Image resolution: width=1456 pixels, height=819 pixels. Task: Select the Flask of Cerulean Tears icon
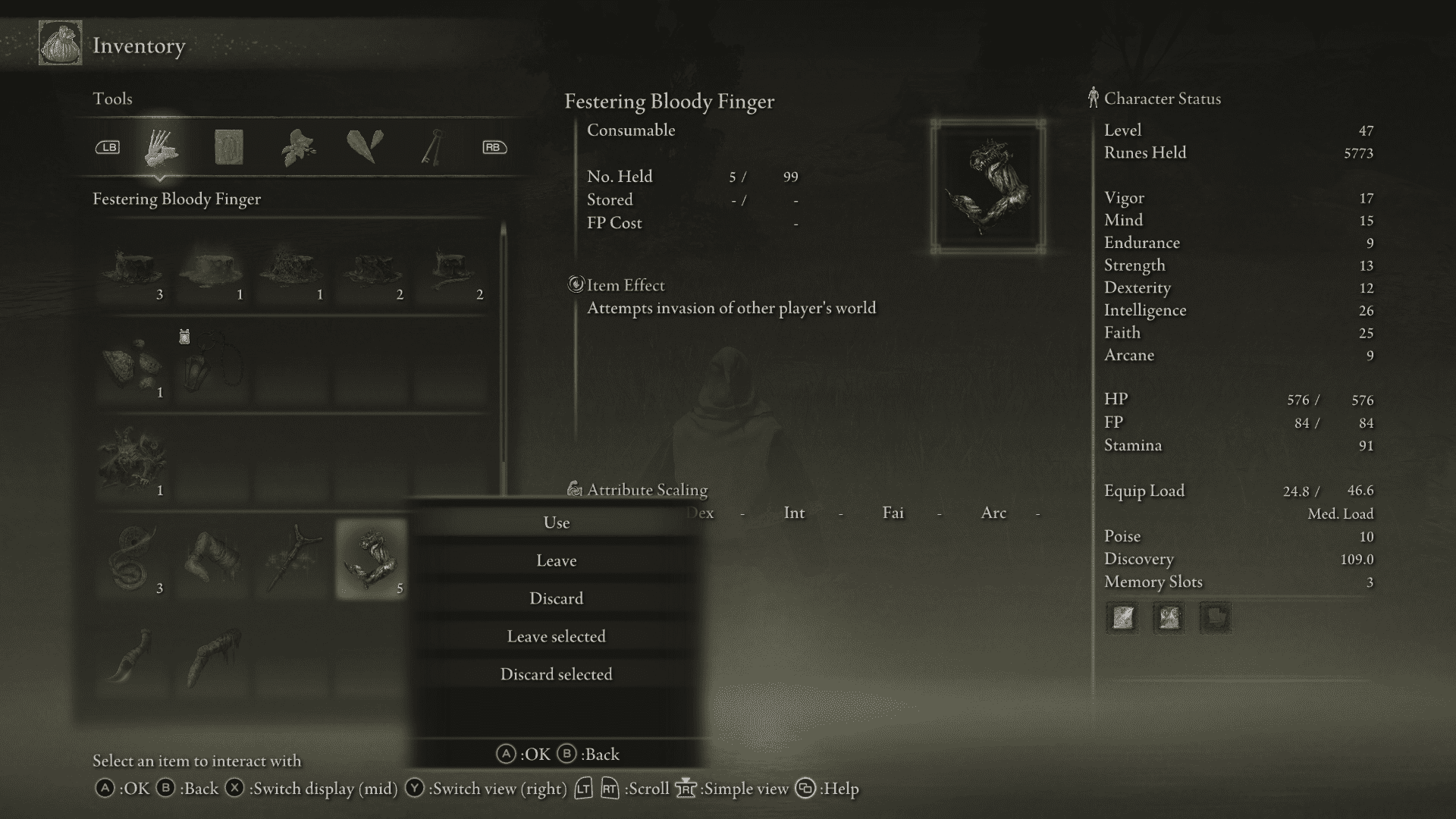(x=212, y=269)
